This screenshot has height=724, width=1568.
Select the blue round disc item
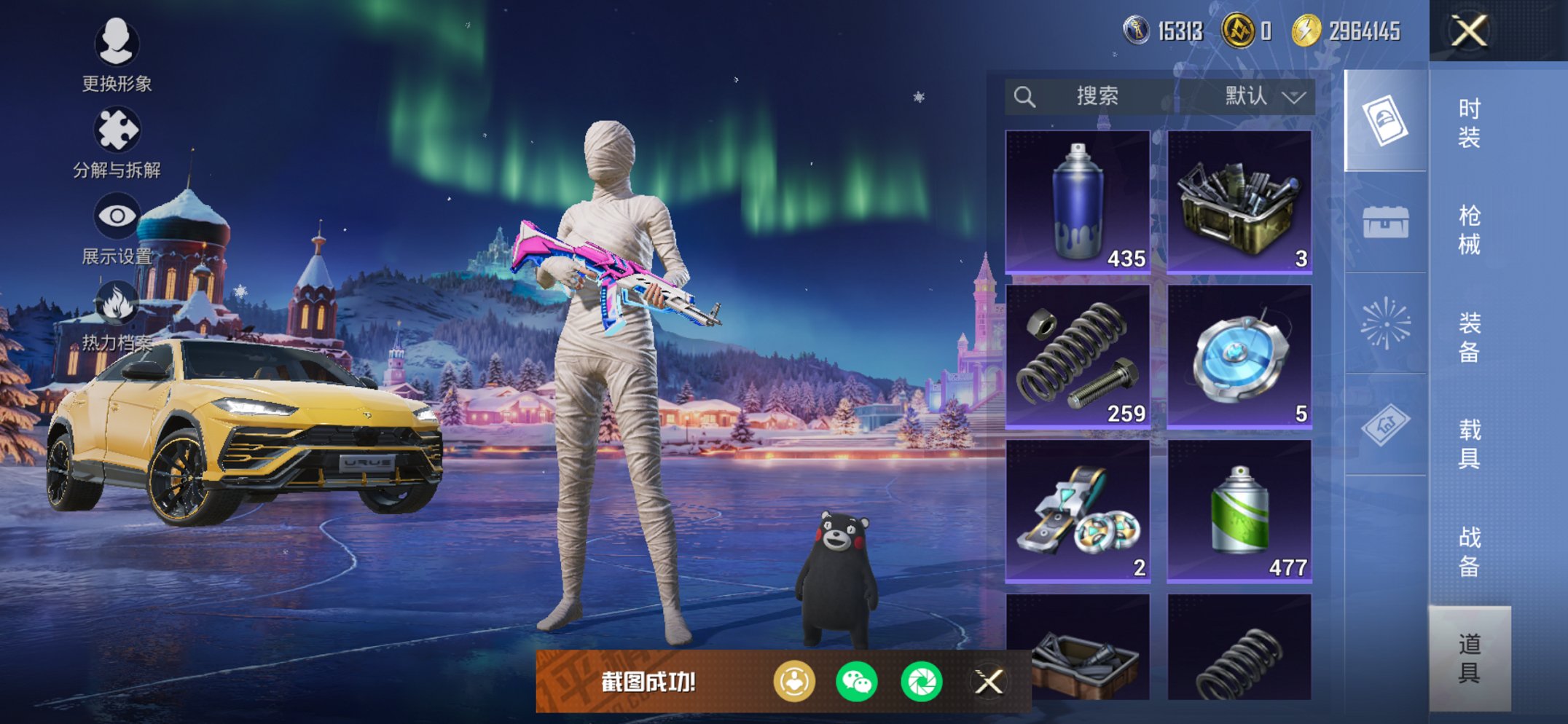click(1239, 356)
